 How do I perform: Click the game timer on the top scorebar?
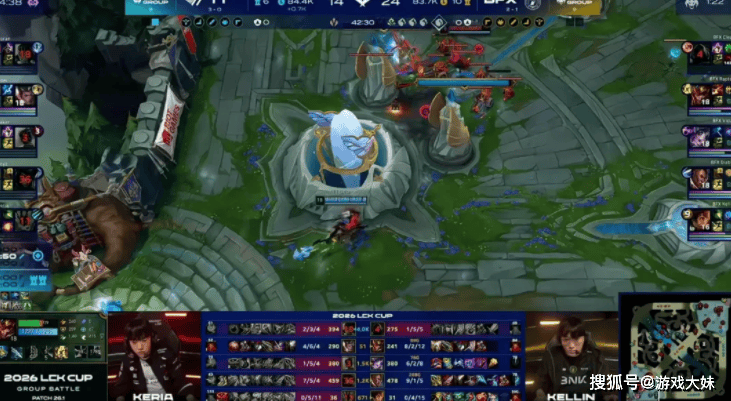pos(363,21)
